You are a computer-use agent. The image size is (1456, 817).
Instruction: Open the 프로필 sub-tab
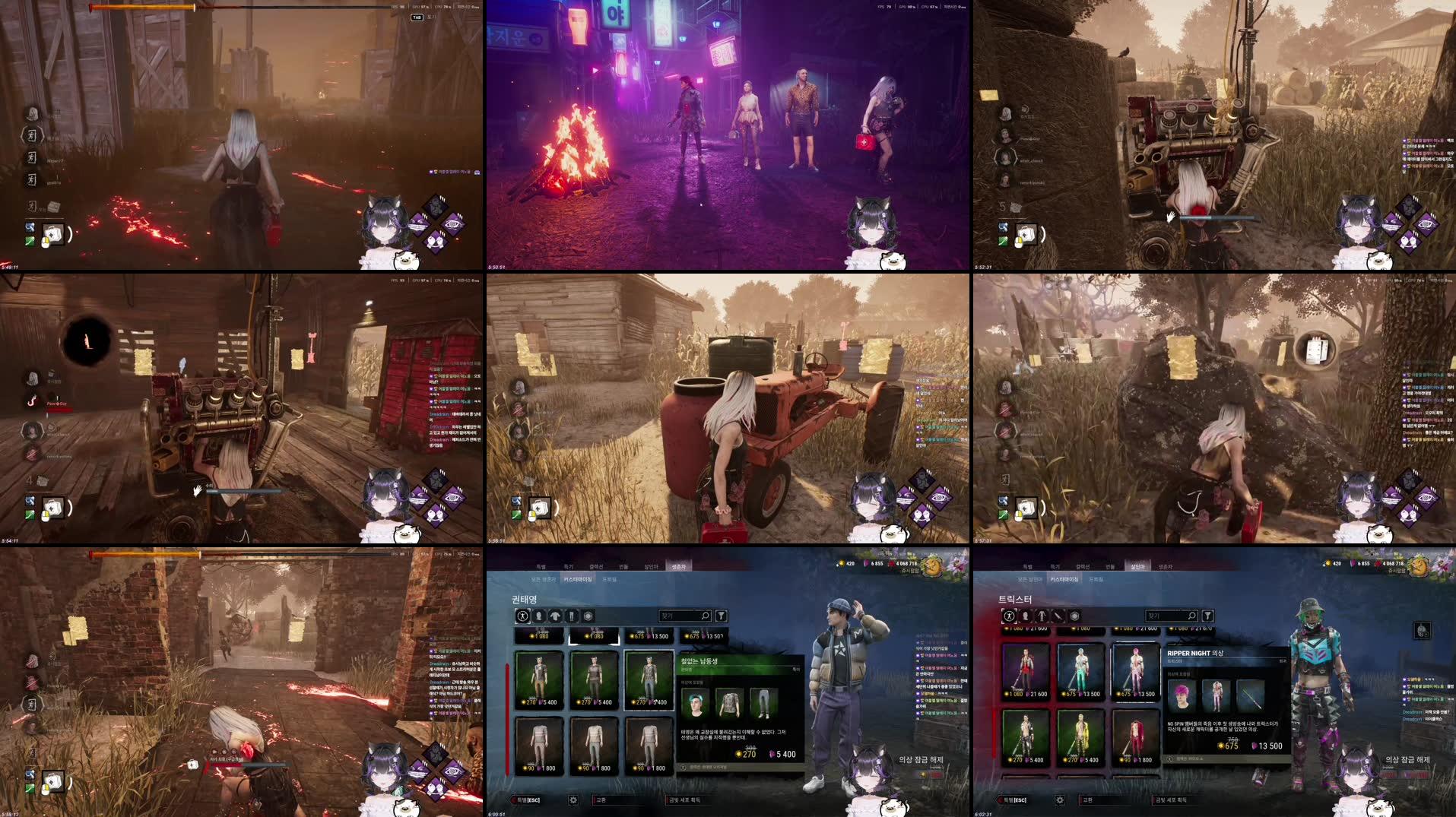612,580
